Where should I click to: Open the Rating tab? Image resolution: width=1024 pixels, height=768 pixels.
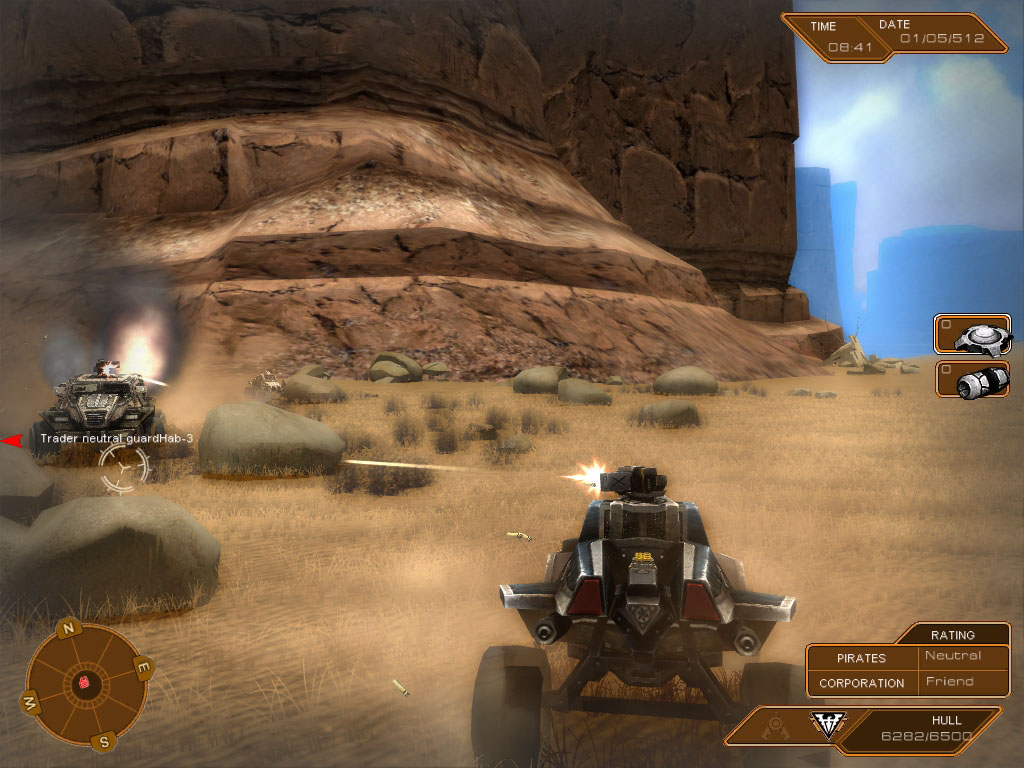(x=952, y=634)
